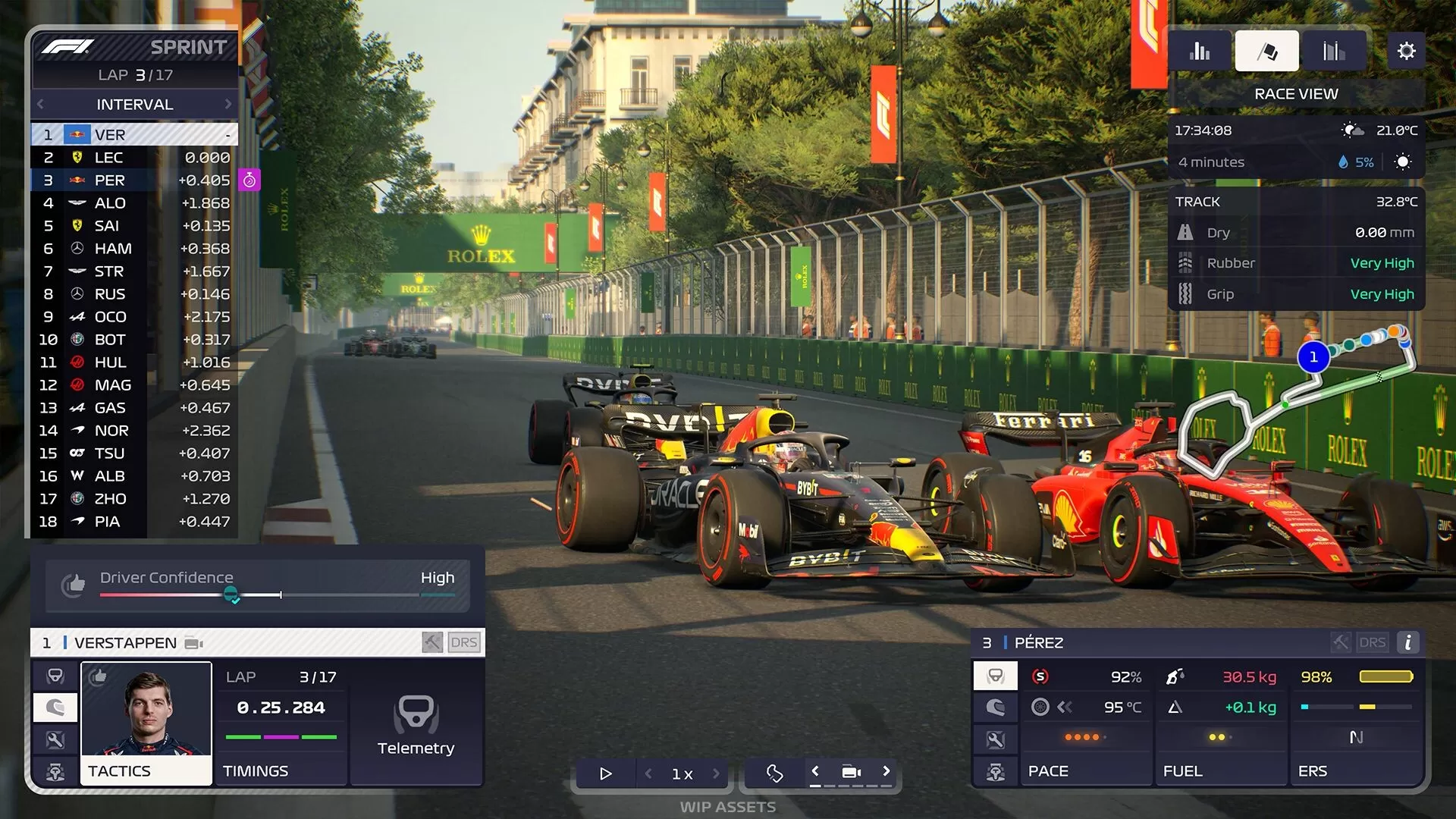Select Perez's helmet sidebar icon
The image size is (1456, 819).
tap(995, 708)
